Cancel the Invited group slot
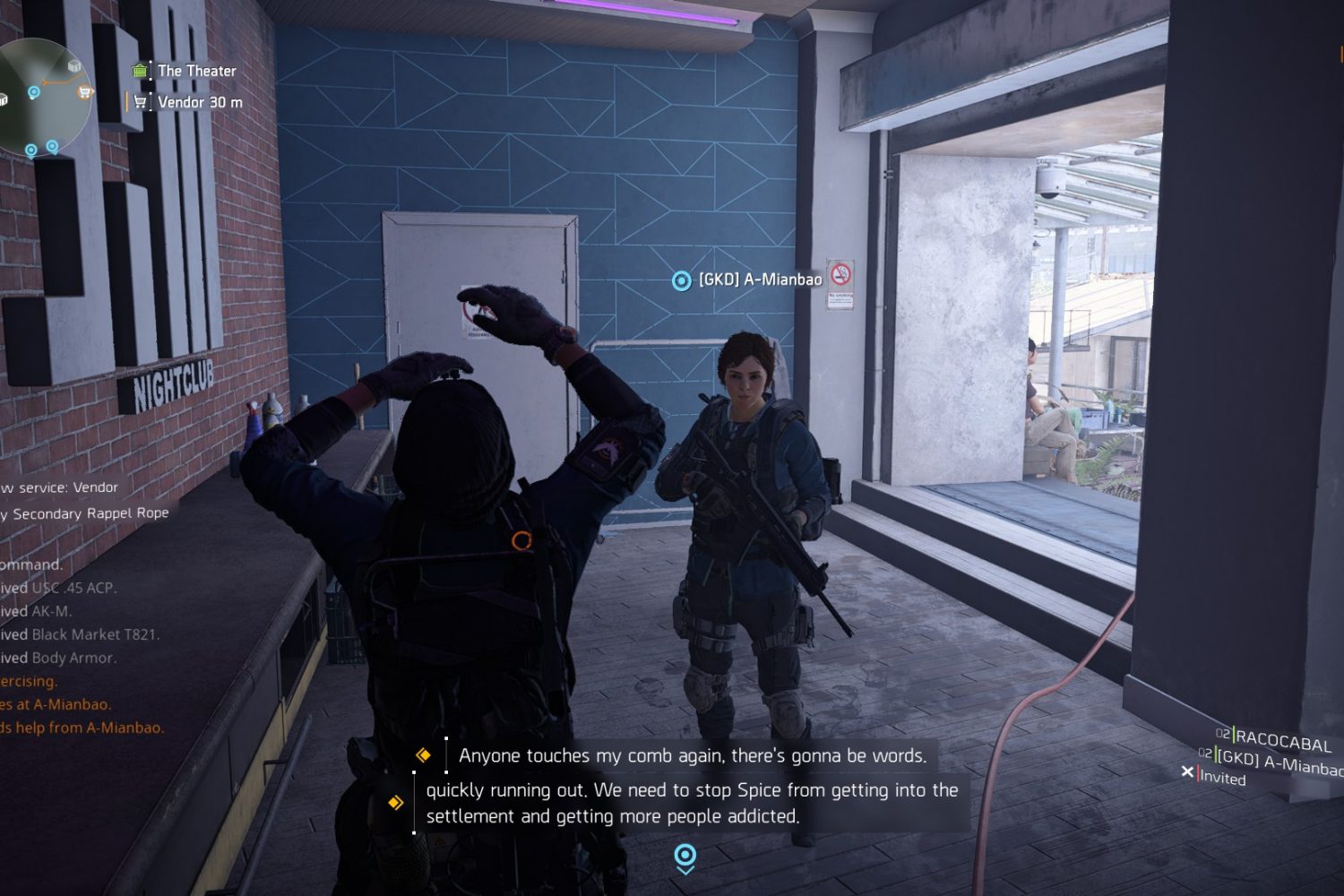 1188,771
